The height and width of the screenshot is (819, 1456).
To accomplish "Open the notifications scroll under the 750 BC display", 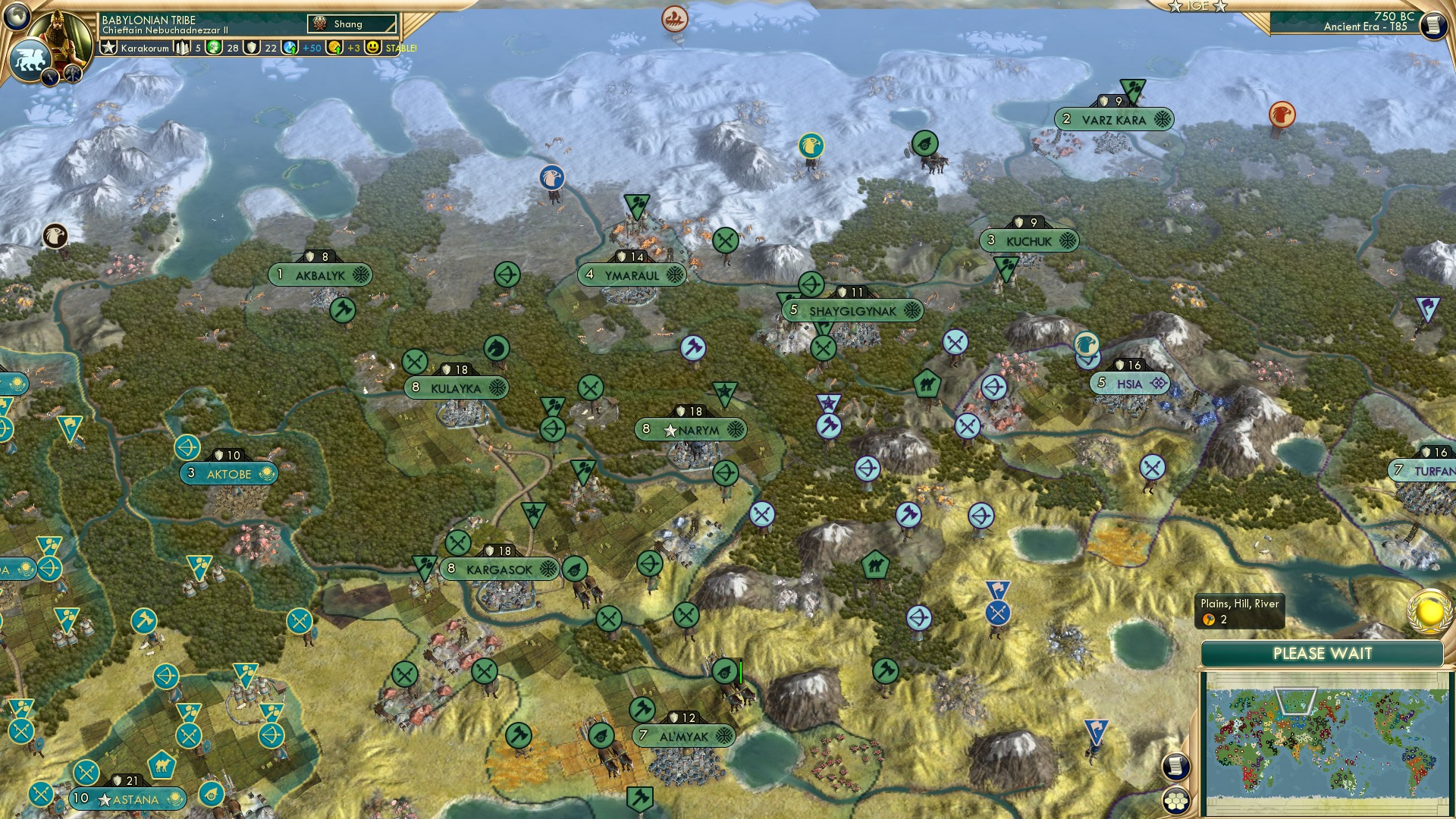I will pyautogui.click(x=1432, y=25).
